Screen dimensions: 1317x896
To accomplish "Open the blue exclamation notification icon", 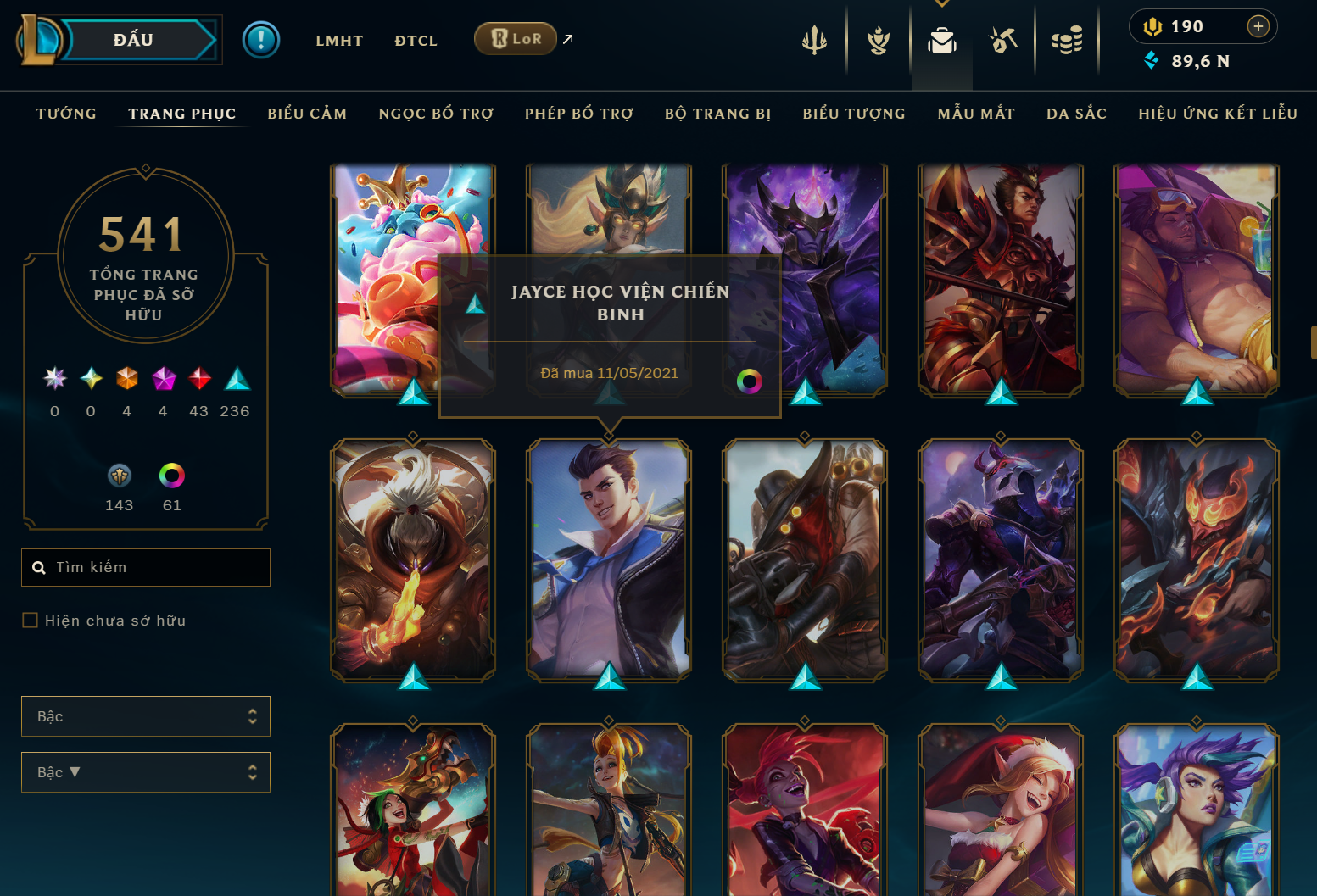I will click(x=261, y=40).
